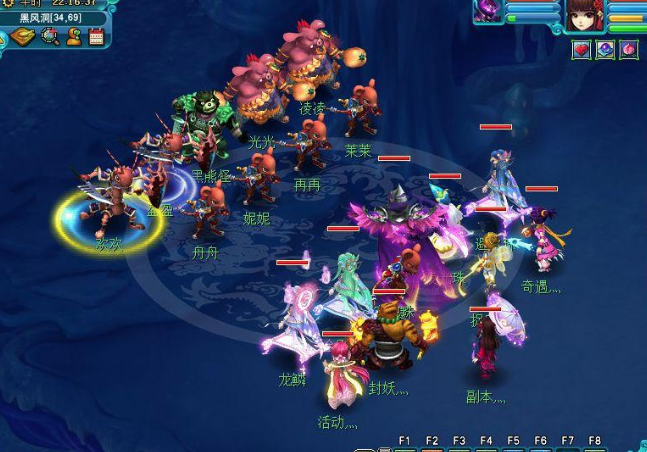Select the pink peach buff icon
Viewport: 647px width, 452px height.
pos(629,49)
